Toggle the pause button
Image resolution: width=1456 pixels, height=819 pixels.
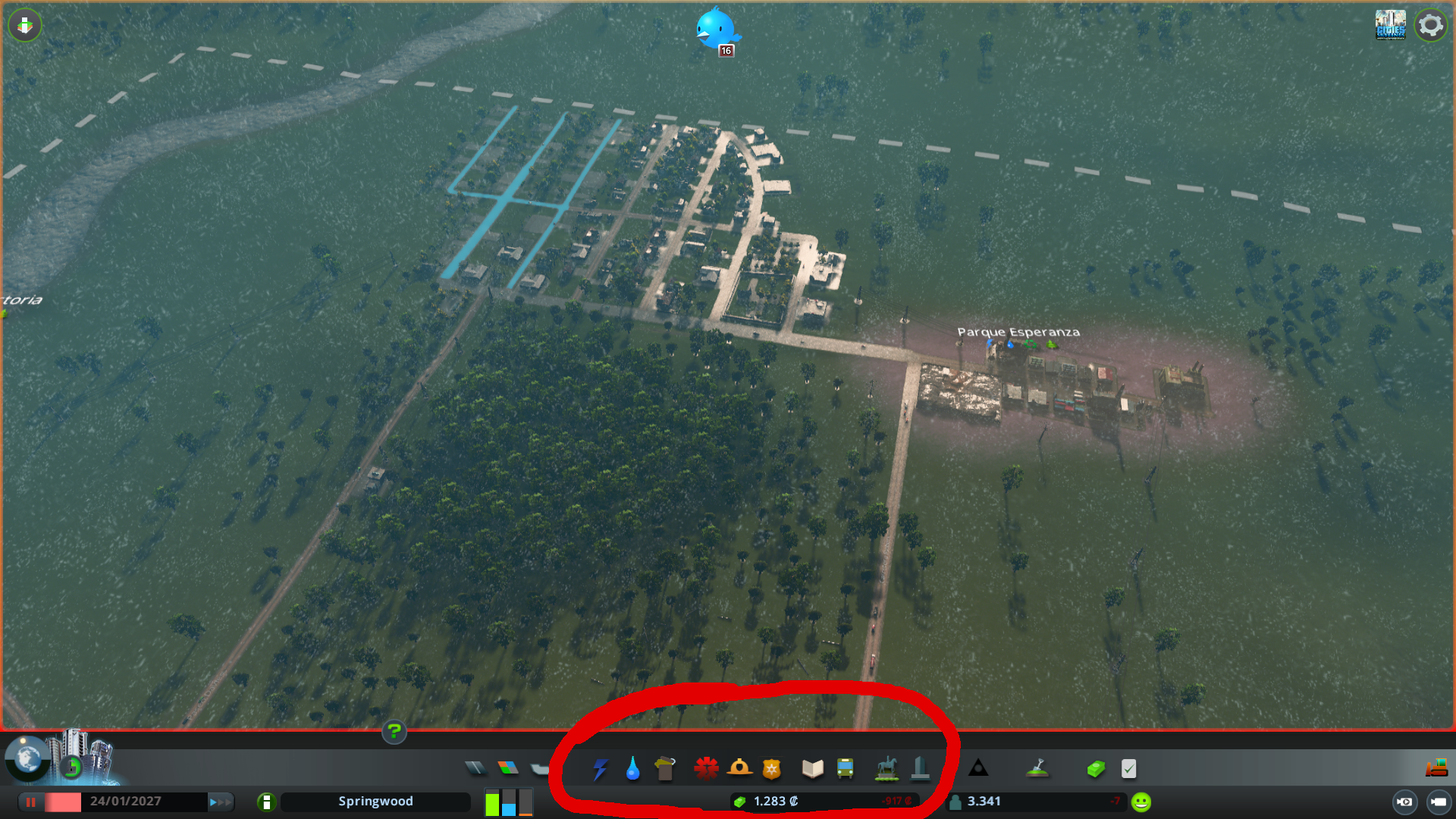[x=30, y=802]
